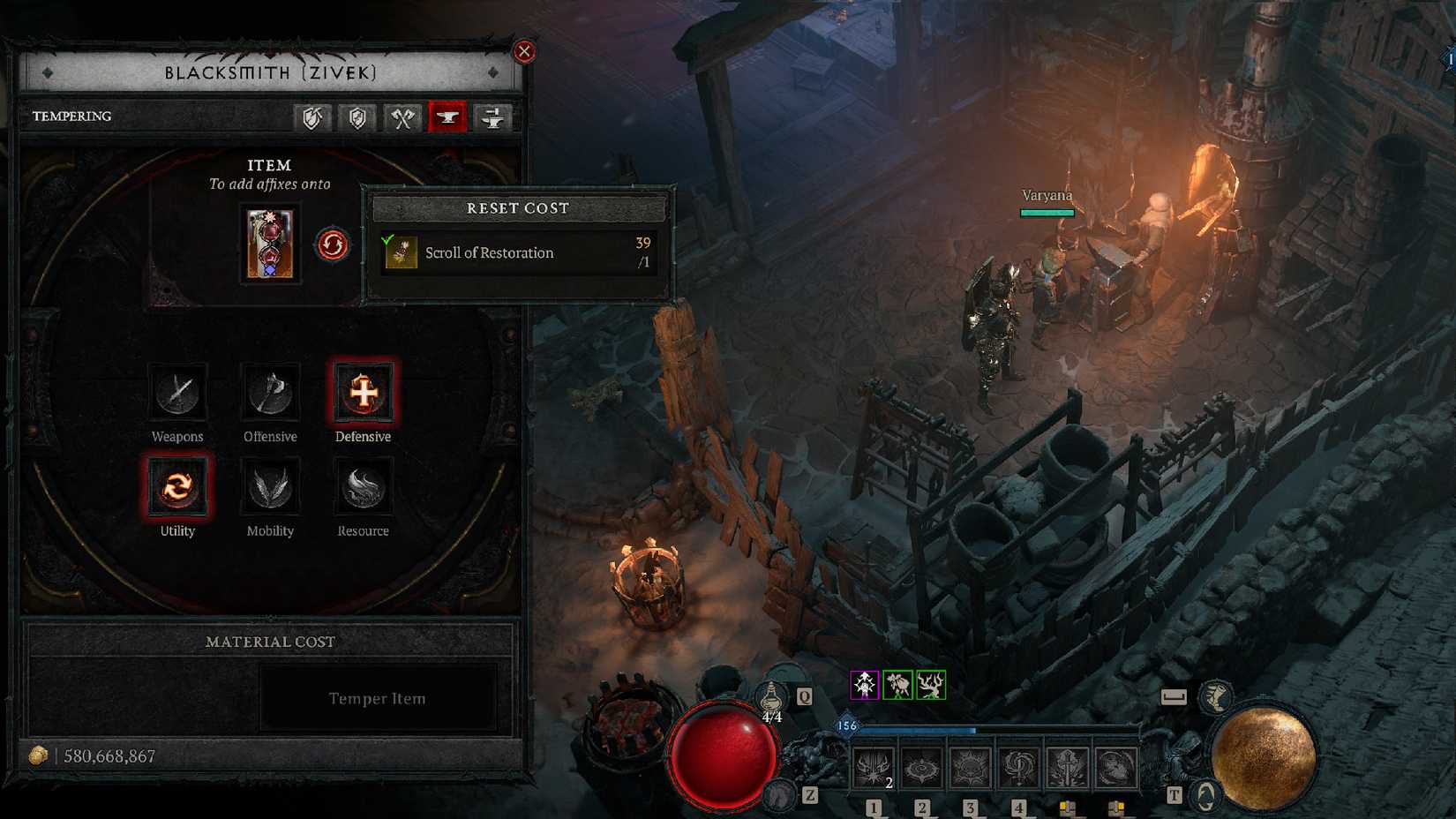The image size is (1456, 819).
Task: Deselect the highlighted Defensive category
Action: (362, 394)
